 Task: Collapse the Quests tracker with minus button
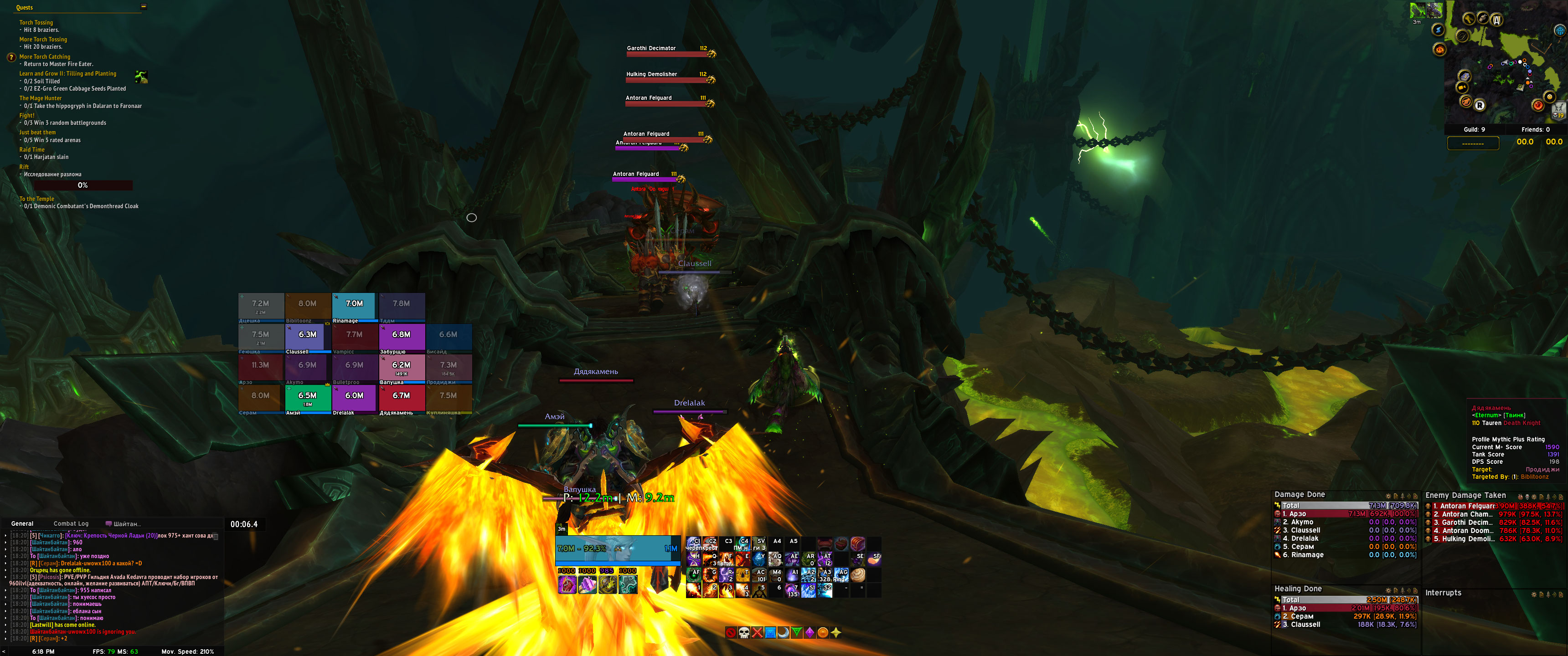pos(144,7)
